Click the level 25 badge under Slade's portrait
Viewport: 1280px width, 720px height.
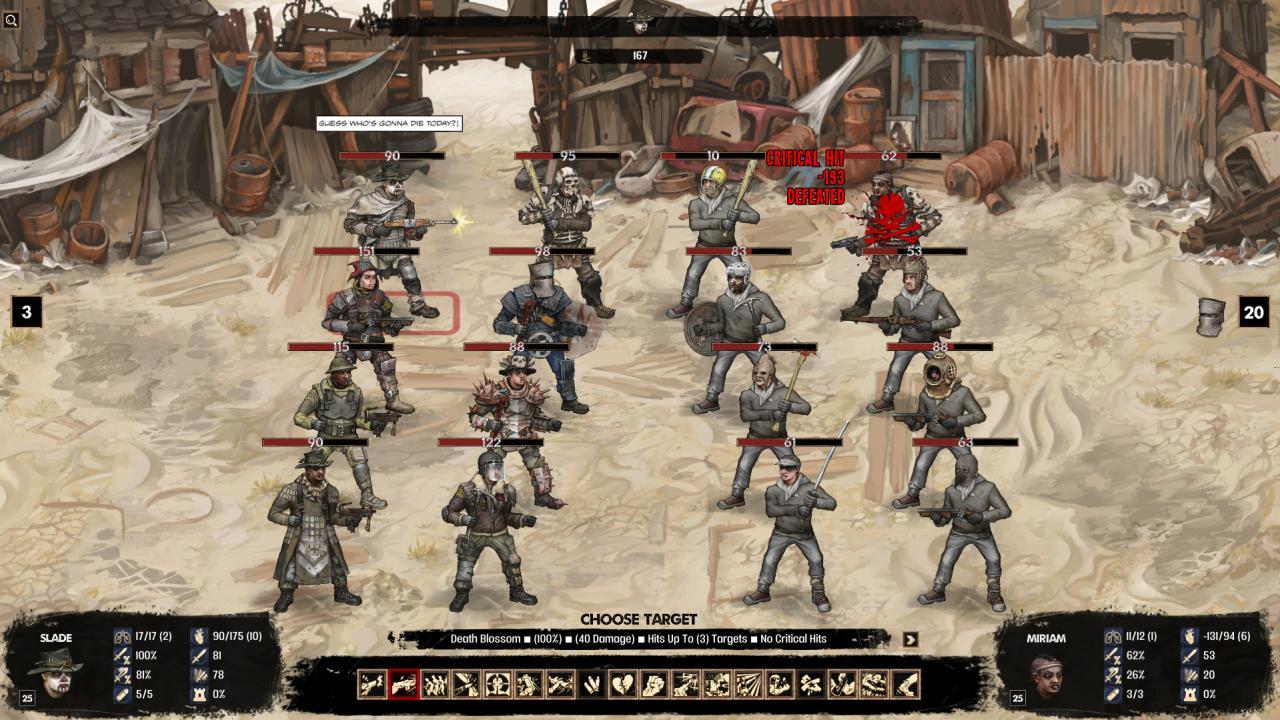point(27,696)
